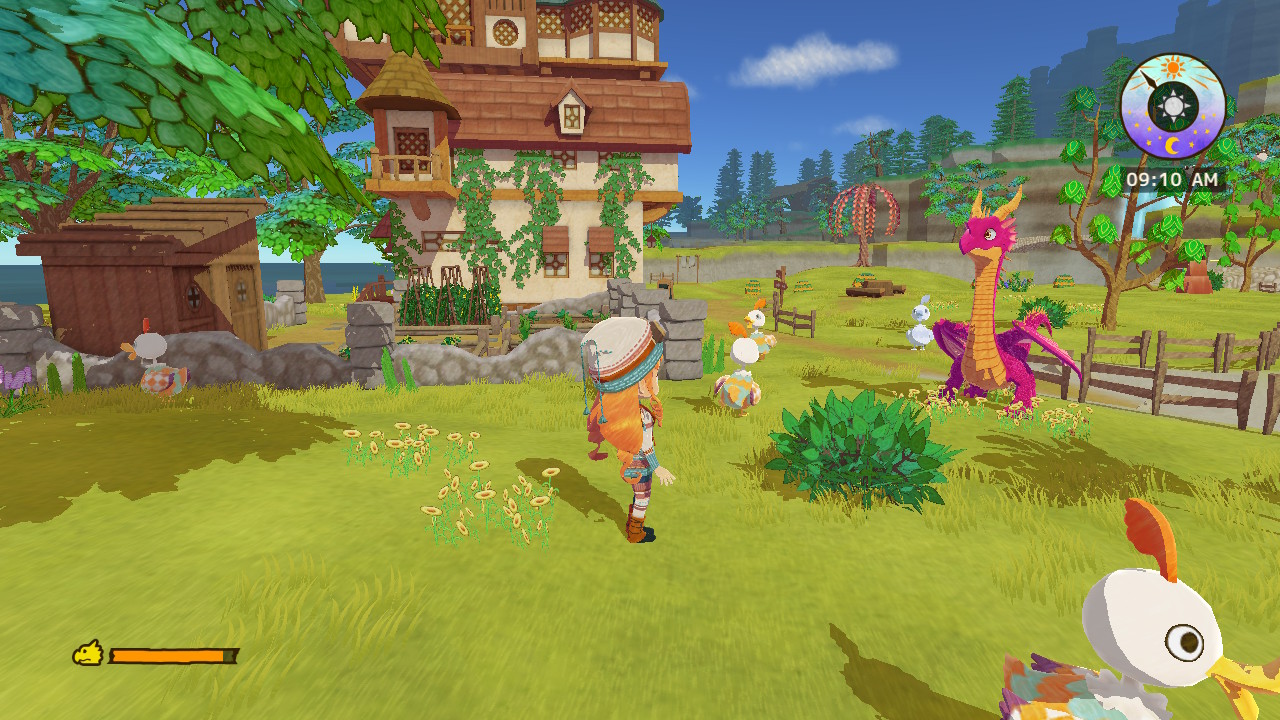The image size is (1280, 720).
Task: Click the day-night compass dial
Action: pos(1172,106)
